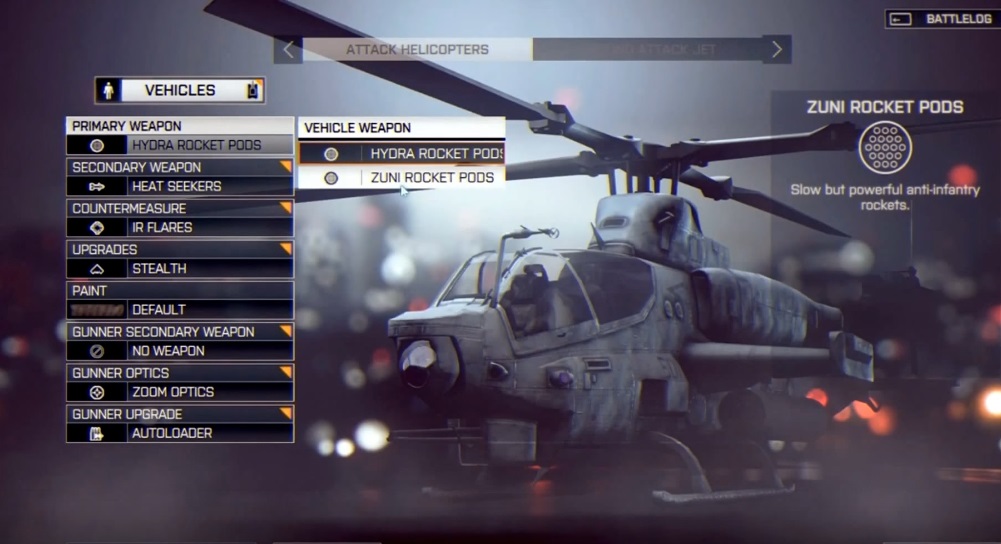
Task: Choose the No Weapon gunner secondary slot
Action: tap(180, 351)
